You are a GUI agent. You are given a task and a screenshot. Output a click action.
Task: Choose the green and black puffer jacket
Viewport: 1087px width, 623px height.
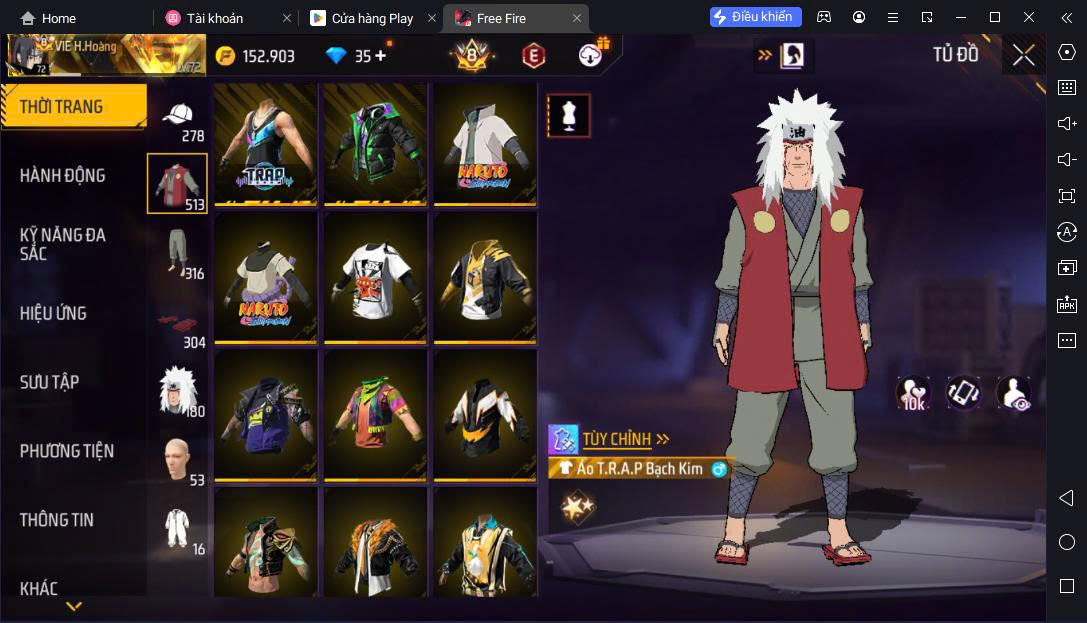click(x=375, y=145)
